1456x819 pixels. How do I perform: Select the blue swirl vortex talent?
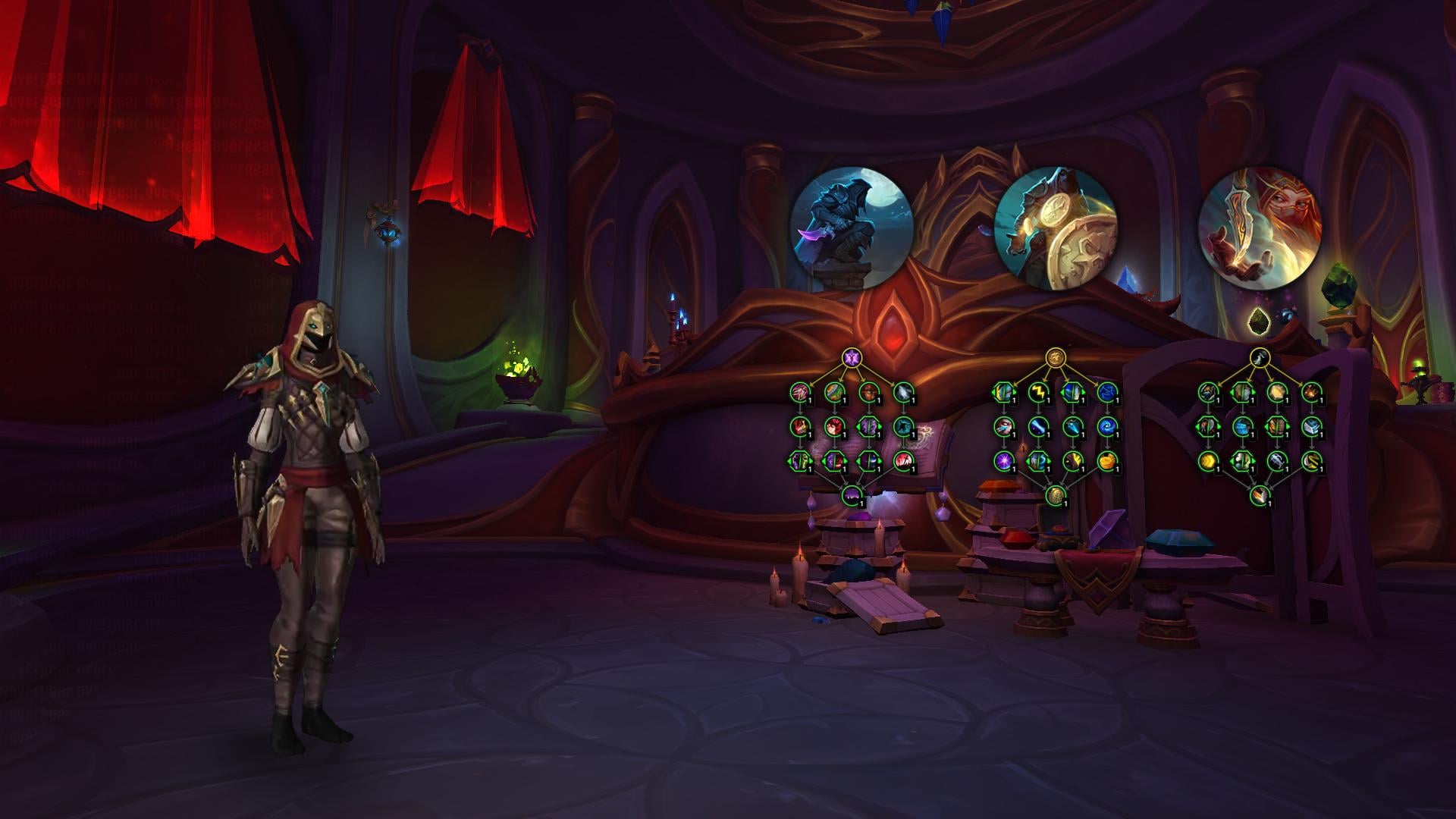[1107, 426]
